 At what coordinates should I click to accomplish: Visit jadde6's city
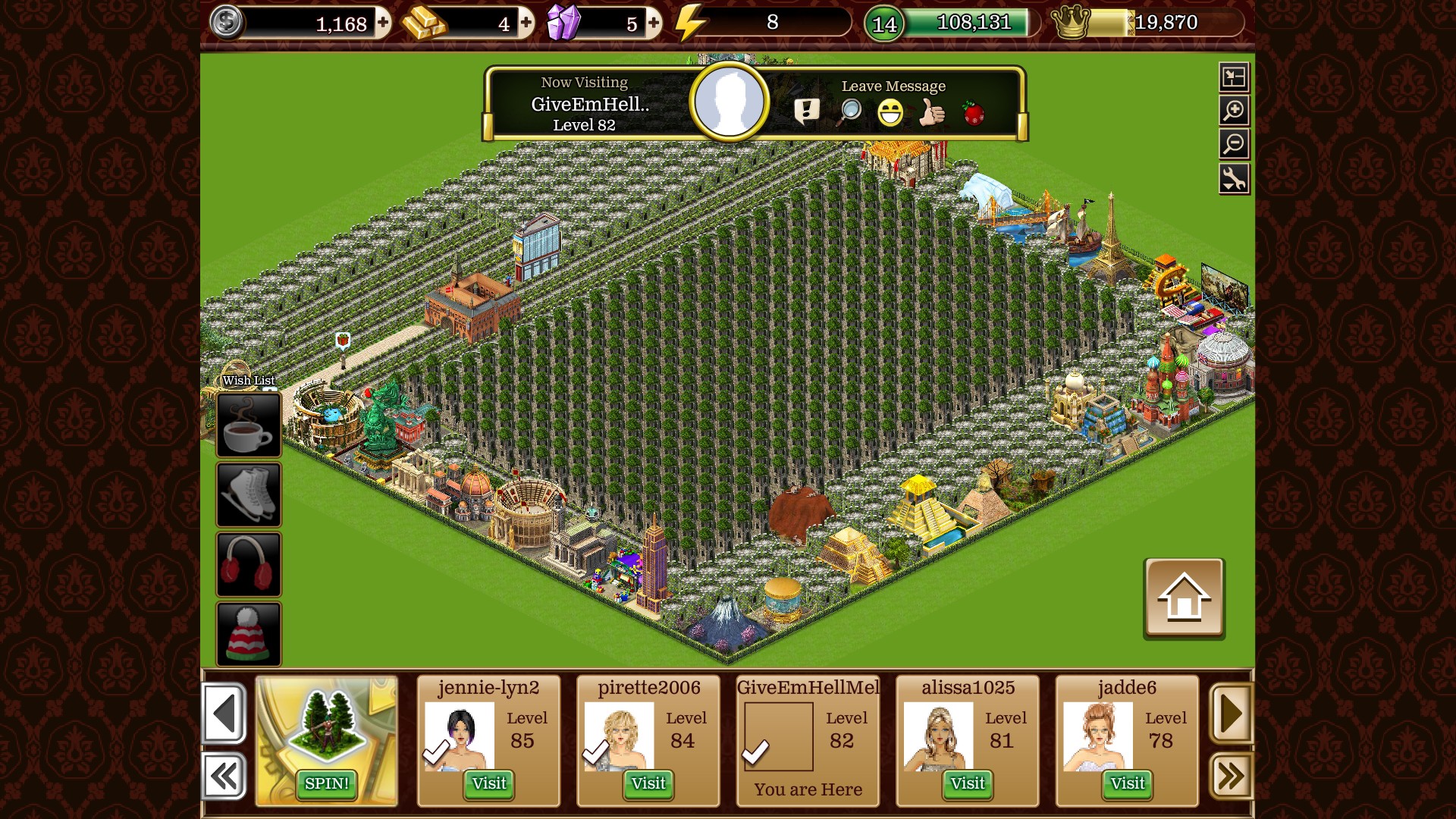pos(1128,783)
